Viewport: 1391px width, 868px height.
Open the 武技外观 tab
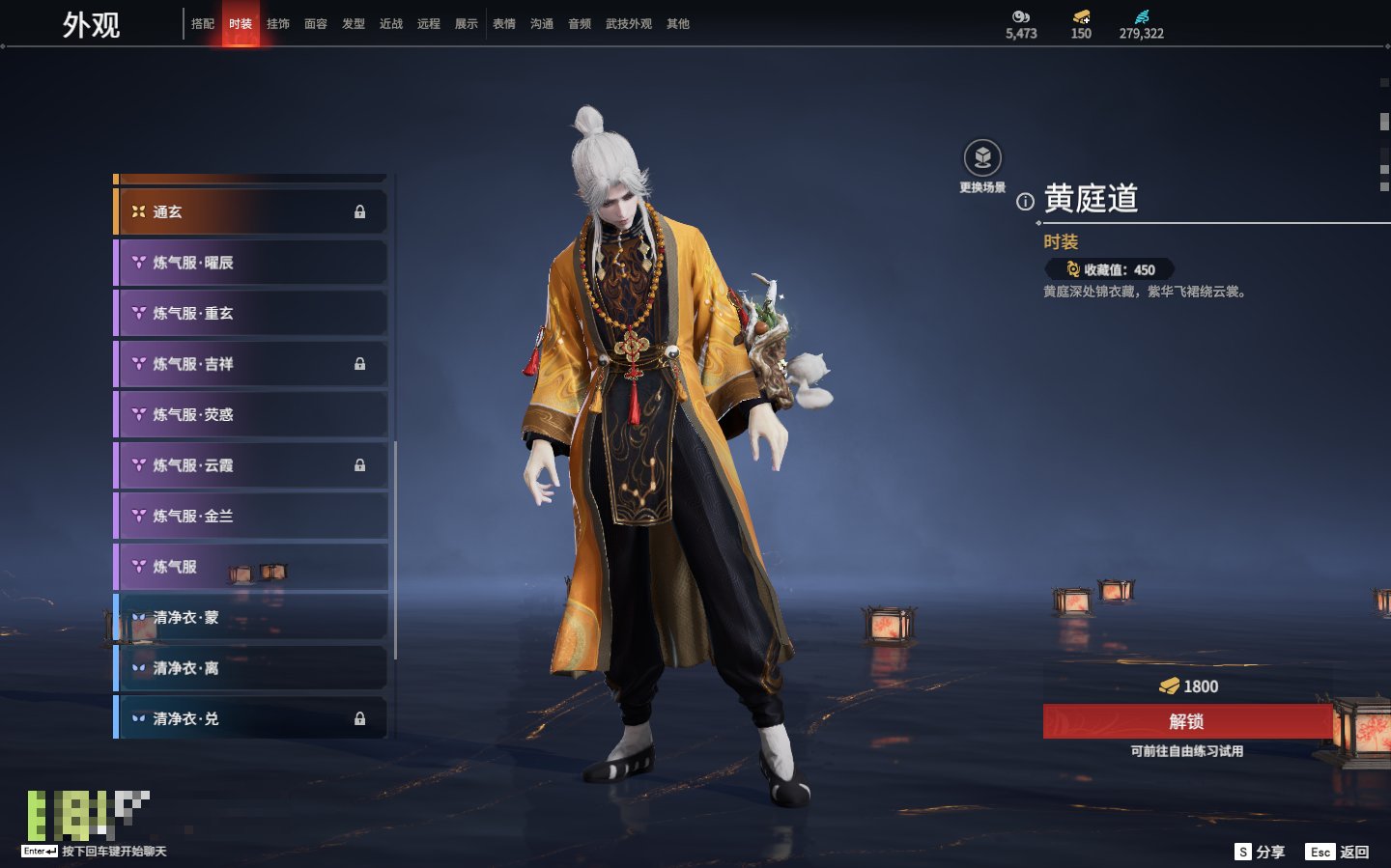[x=628, y=24]
